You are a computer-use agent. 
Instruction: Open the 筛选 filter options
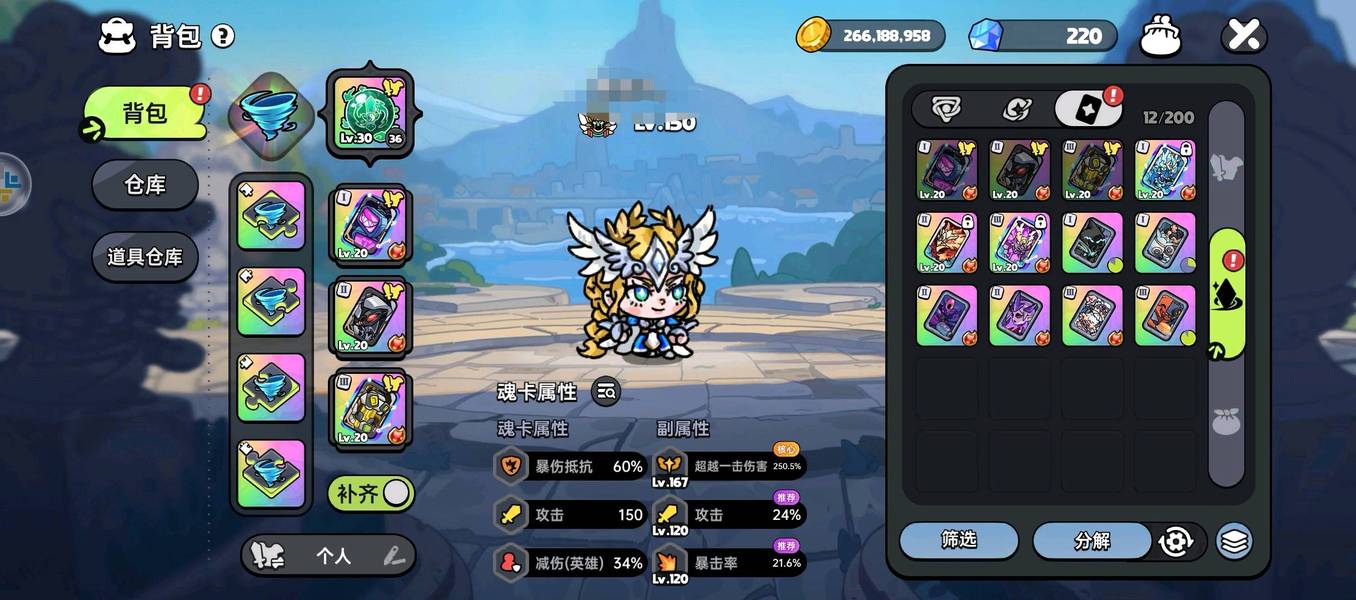click(958, 540)
